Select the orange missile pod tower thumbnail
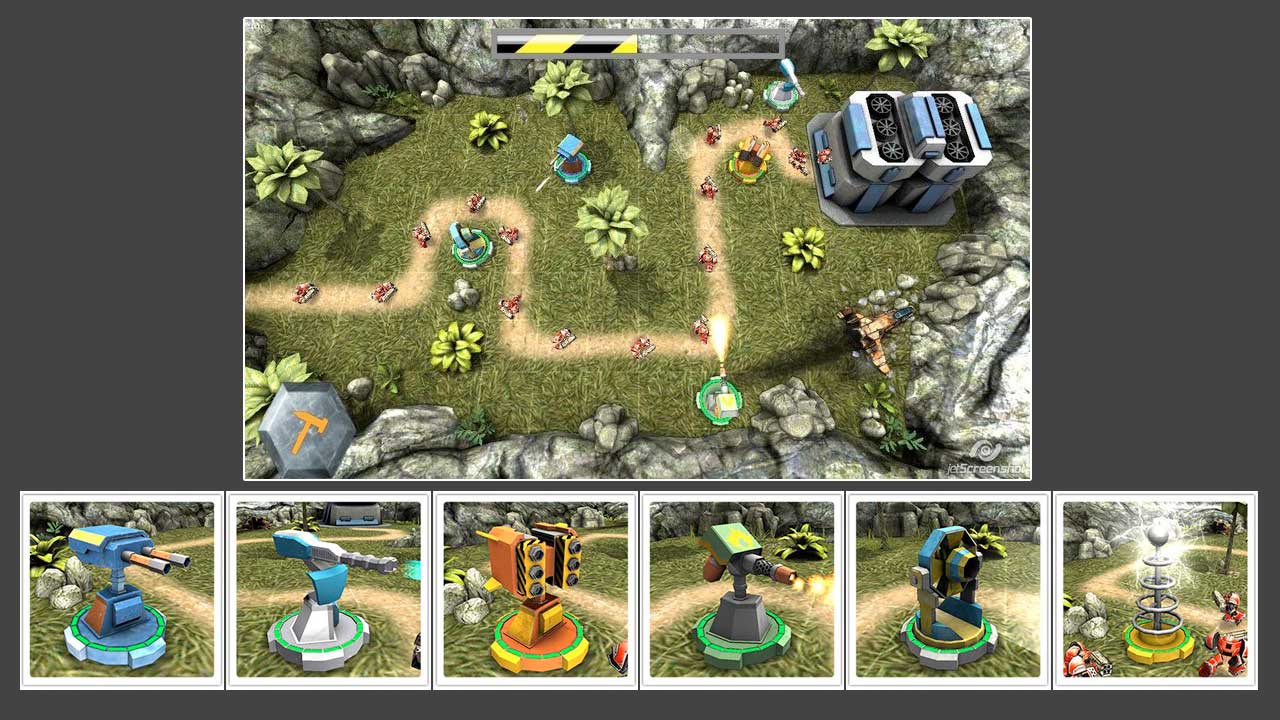This screenshot has width=1280, height=720. point(533,593)
